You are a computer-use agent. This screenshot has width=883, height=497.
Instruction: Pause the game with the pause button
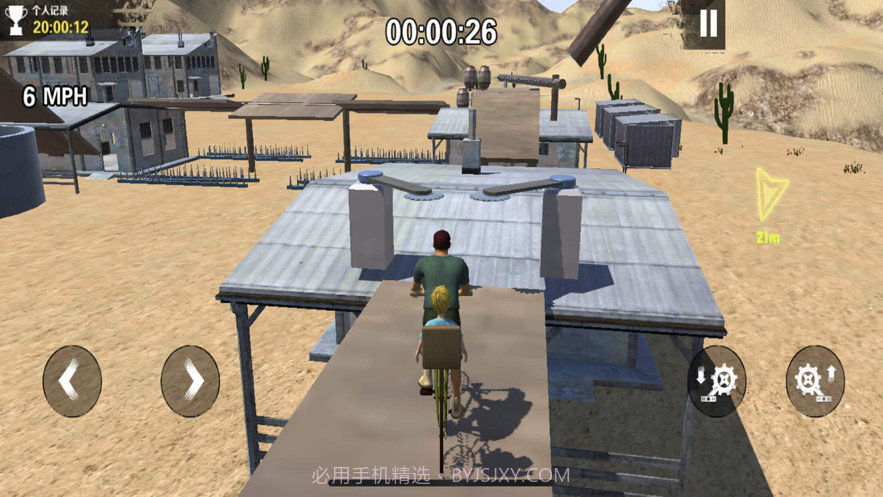click(x=708, y=24)
